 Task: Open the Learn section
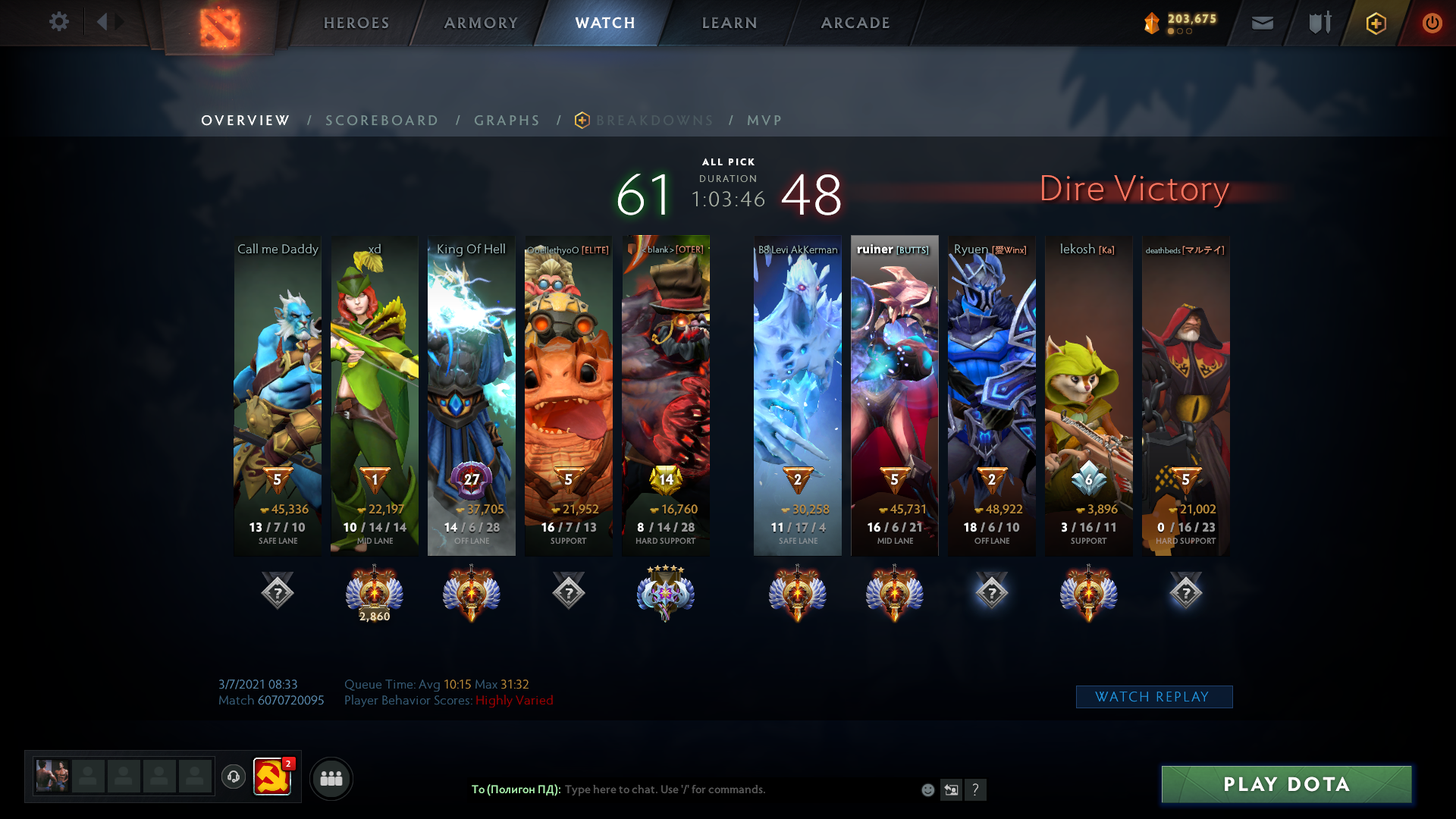tap(730, 23)
